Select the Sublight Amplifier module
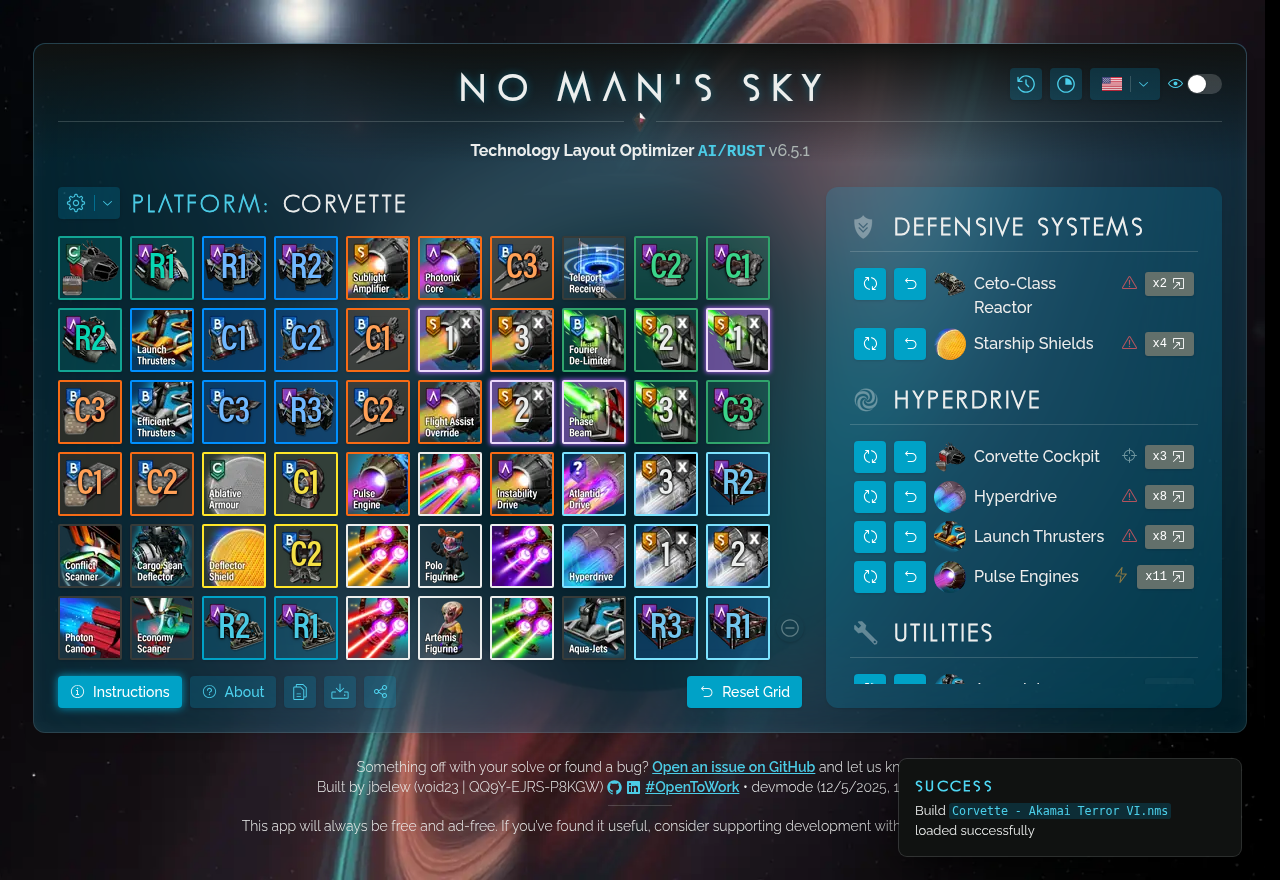The image size is (1280, 880). point(377,267)
